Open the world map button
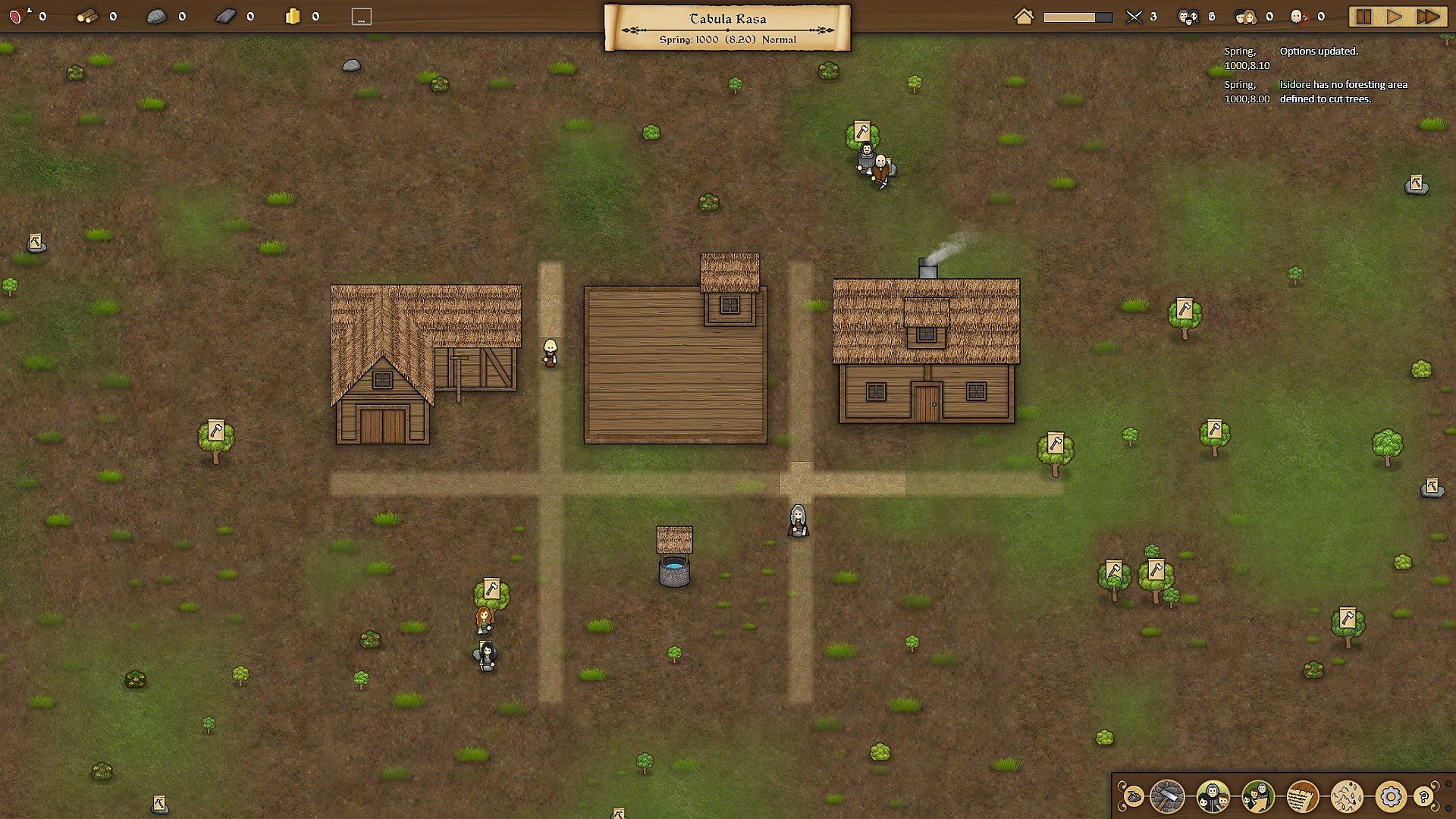This screenshot has width=1456, height=819. pyautogui.click(x=1347, y=797)
